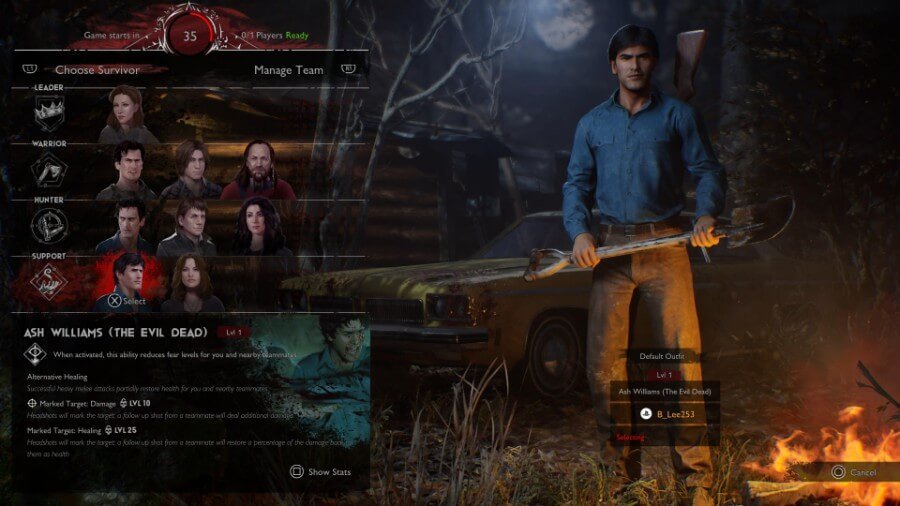Viewport: 900px width, 506px height.
Task: Show Stats for Ash Williams
Action: pyautogui.click(x=320, y=472)
